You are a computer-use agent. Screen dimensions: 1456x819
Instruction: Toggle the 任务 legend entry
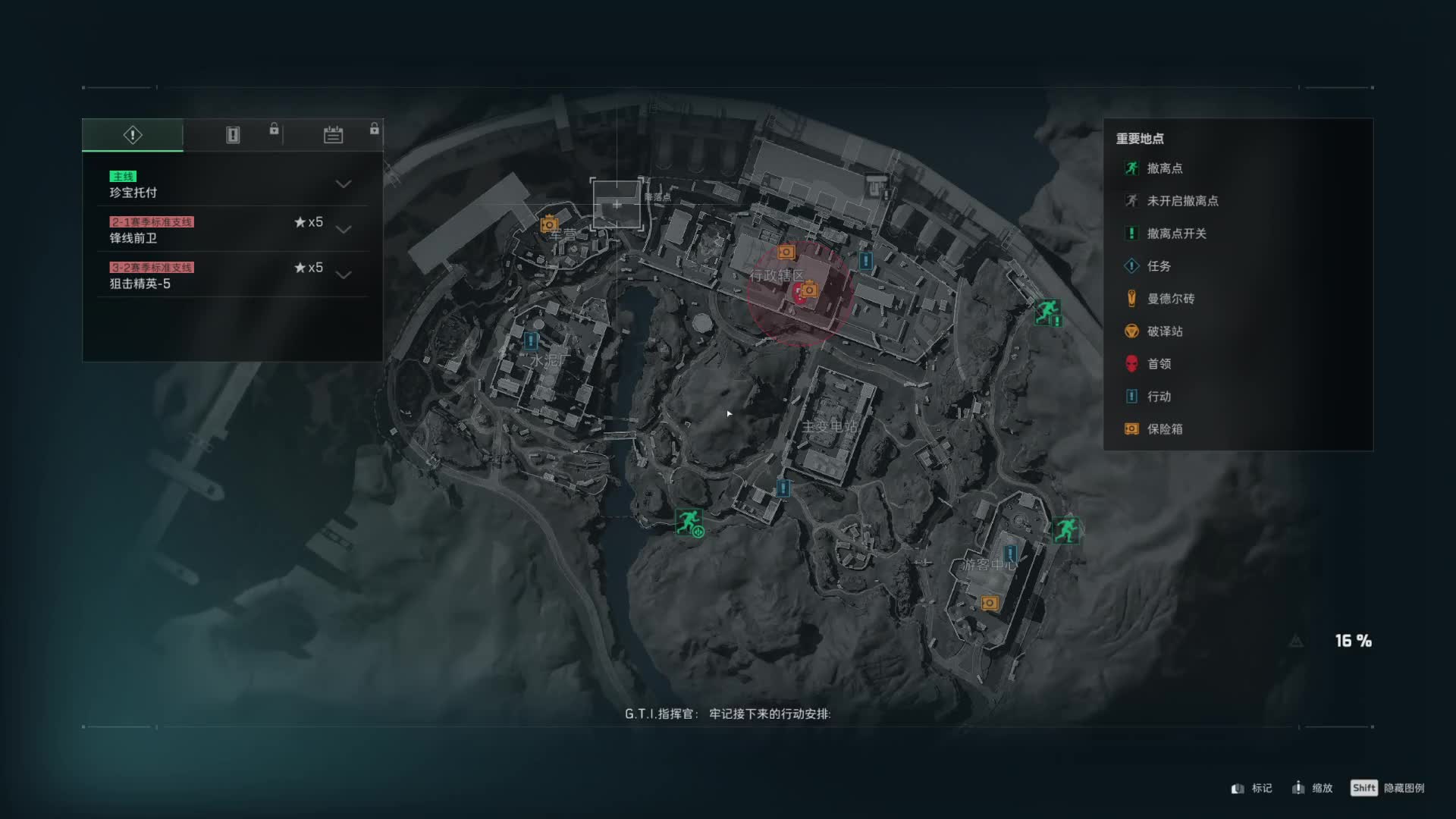1158,266
